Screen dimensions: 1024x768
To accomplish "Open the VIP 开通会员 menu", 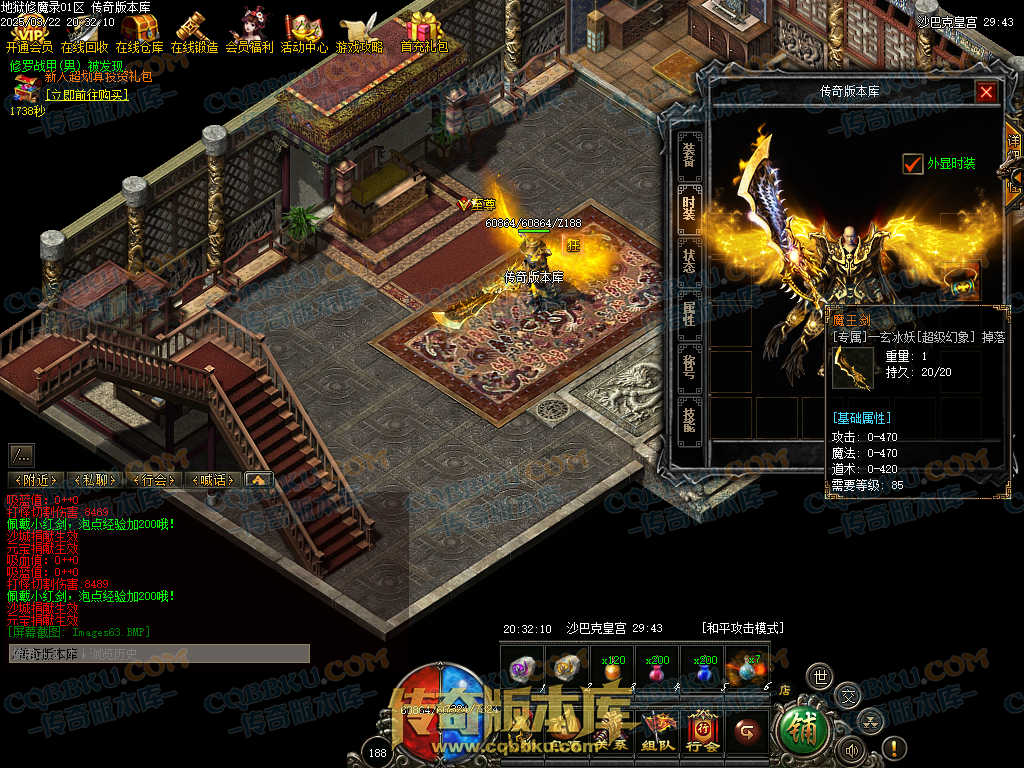I will pos(30,32).
